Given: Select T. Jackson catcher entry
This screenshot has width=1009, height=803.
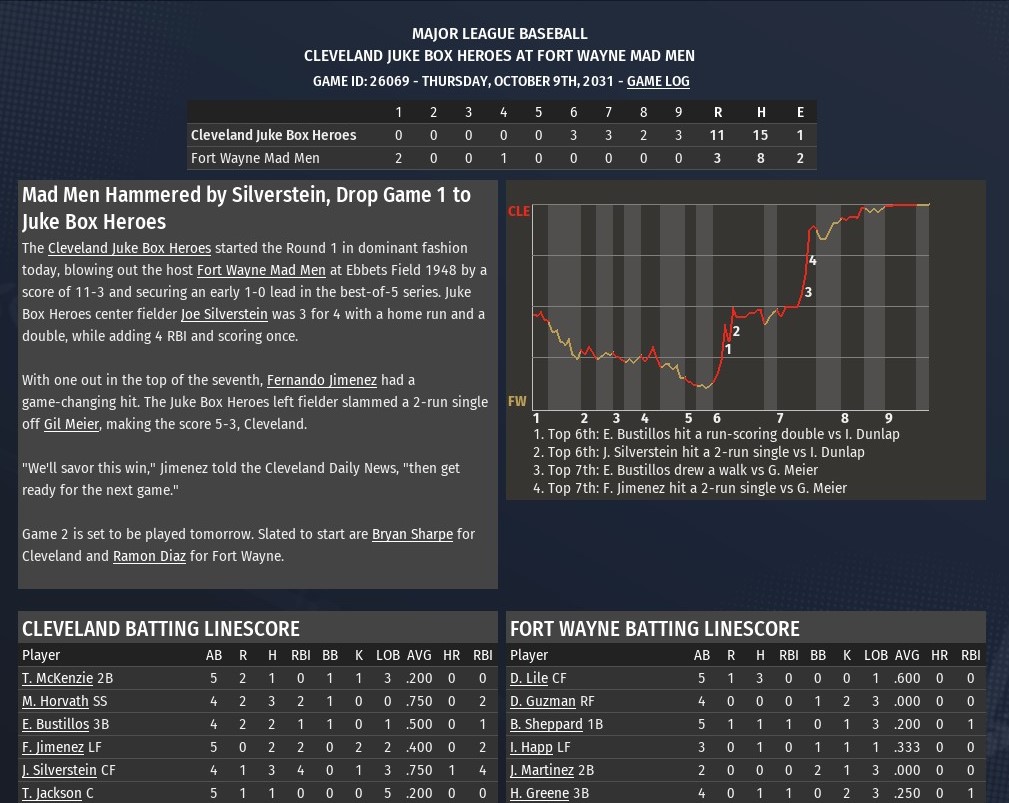Looking at the screenshot, I should coord(51,793).
